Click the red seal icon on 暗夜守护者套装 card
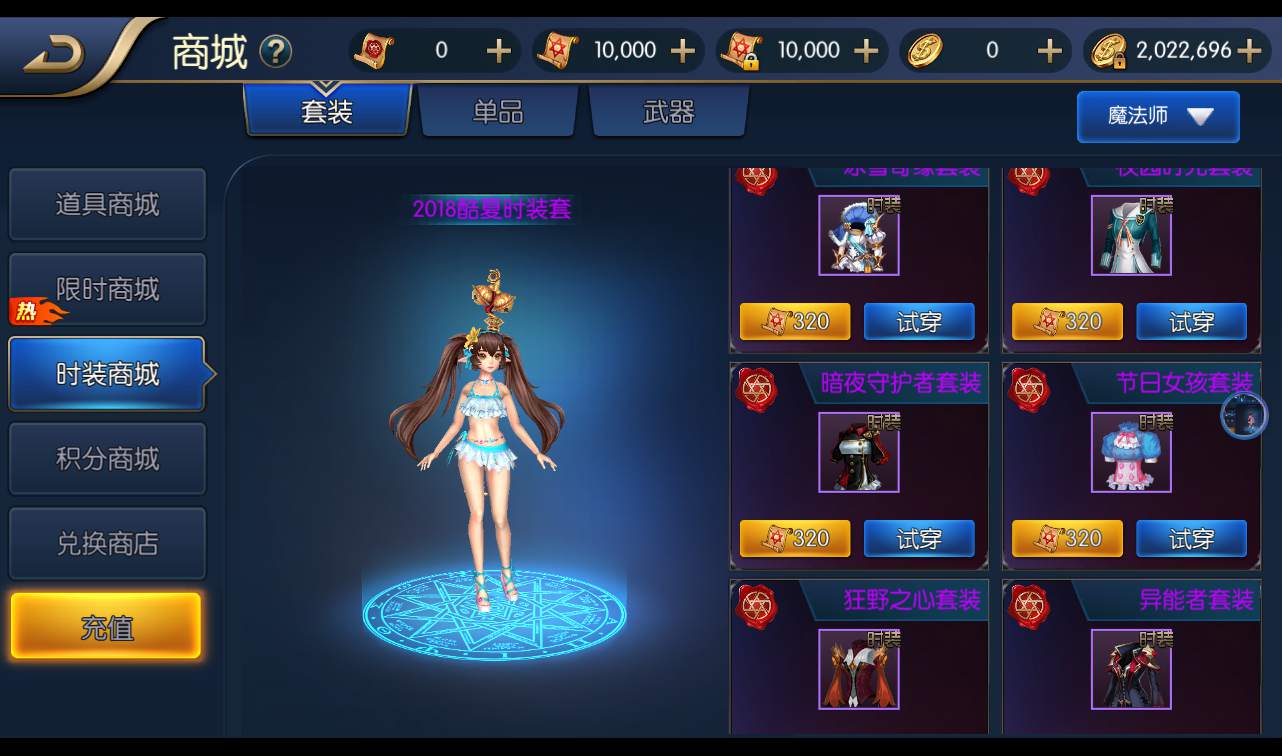Viewport: 1282px width, 756px height. (x=756, y=390)
